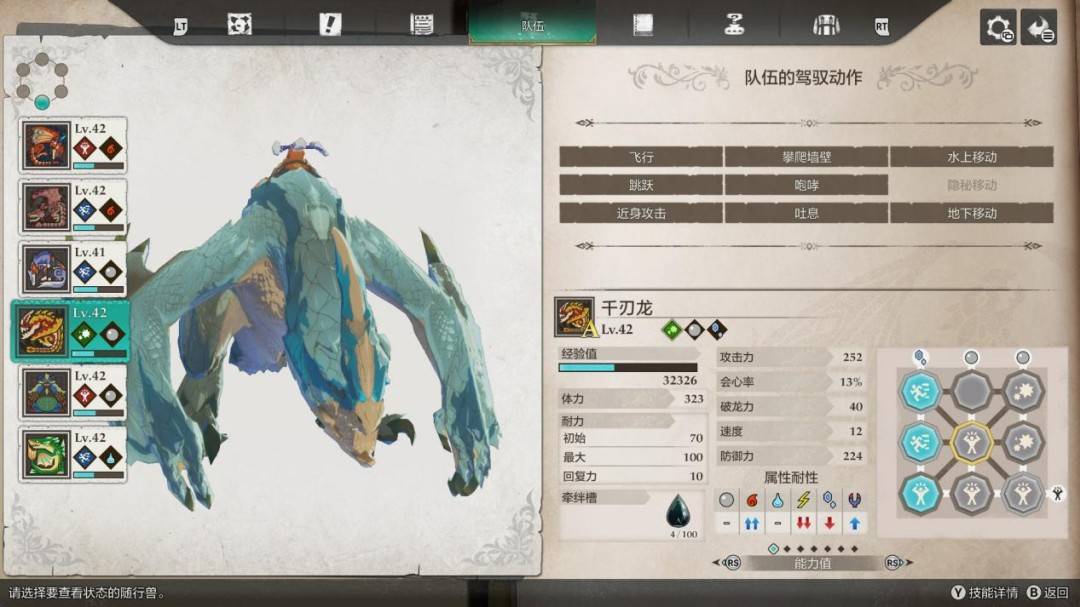This screenshot has width=1080, height=607.
Task: Switch to the armor equipment tab
Action: pyautogui.click(x=826, y=25)
